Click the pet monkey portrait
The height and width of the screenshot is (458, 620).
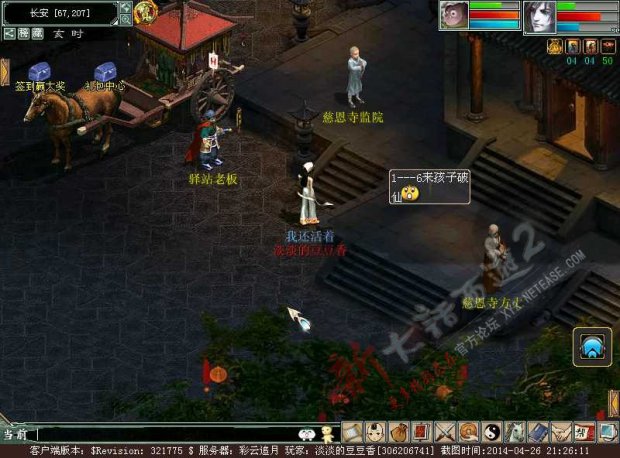(x=454, y=16)
